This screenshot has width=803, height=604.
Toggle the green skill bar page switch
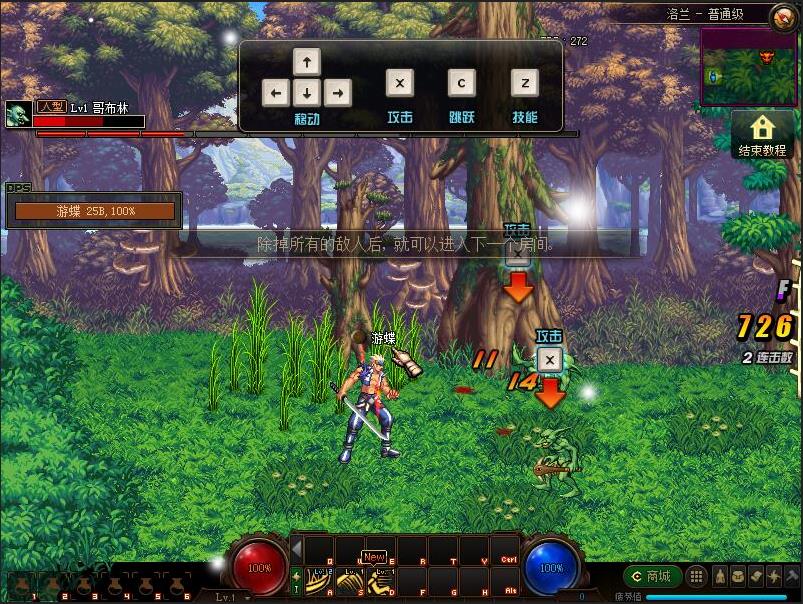[x=296, y=579]
